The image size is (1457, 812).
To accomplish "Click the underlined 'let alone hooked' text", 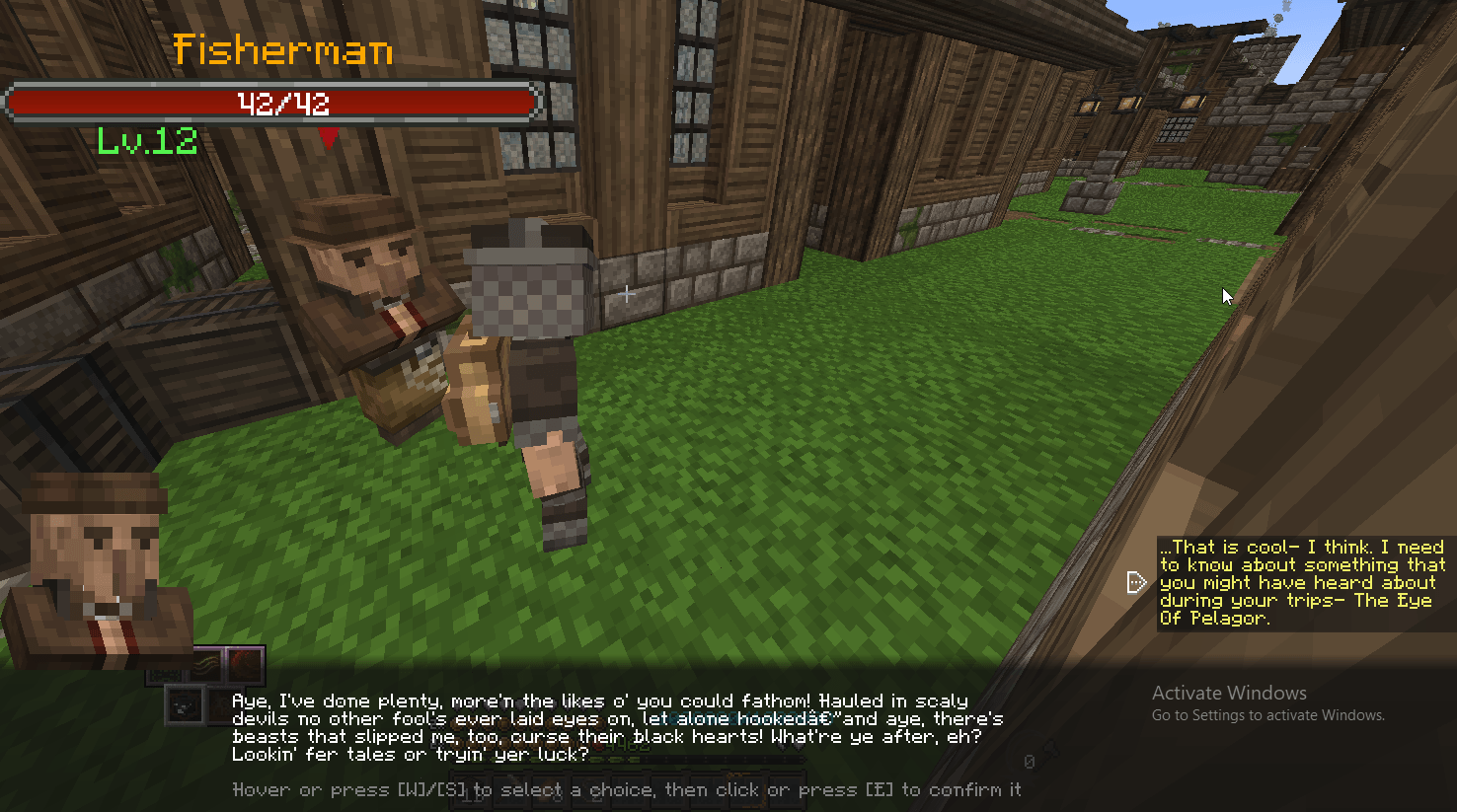I will (705, 719).
